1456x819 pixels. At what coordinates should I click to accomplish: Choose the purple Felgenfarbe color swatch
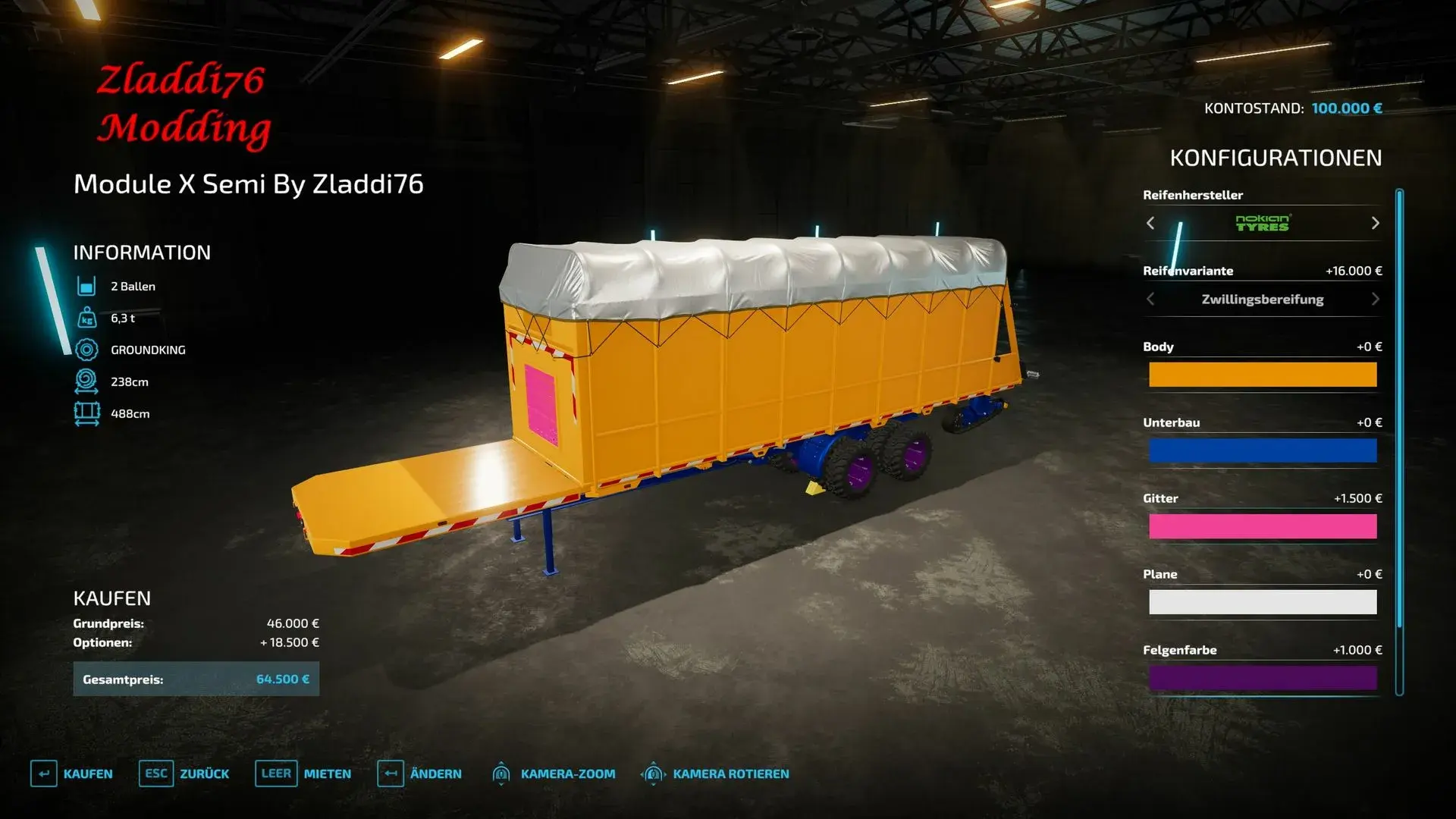[1263, 678]
